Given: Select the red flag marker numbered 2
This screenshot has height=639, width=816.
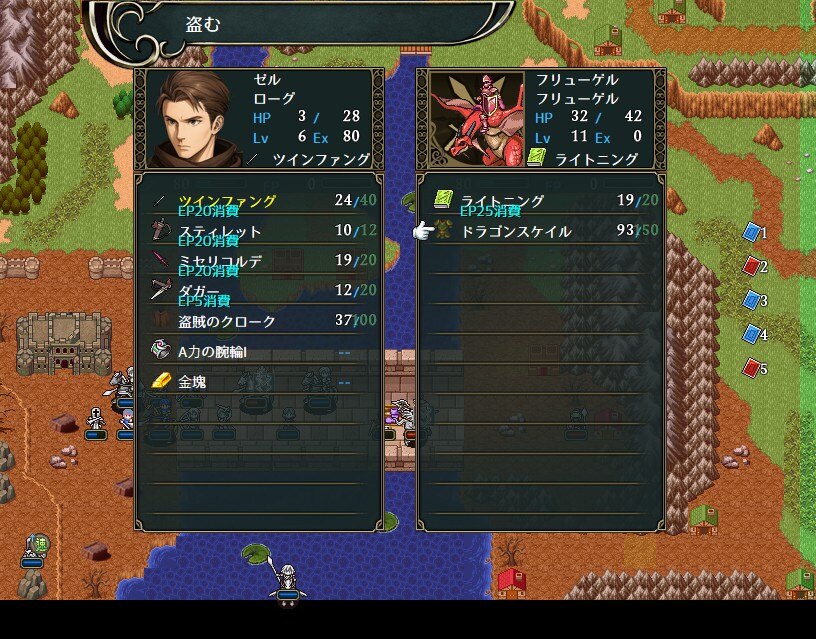Looking at the screenshot, I should pyautogui.click(x=753, y=266).
